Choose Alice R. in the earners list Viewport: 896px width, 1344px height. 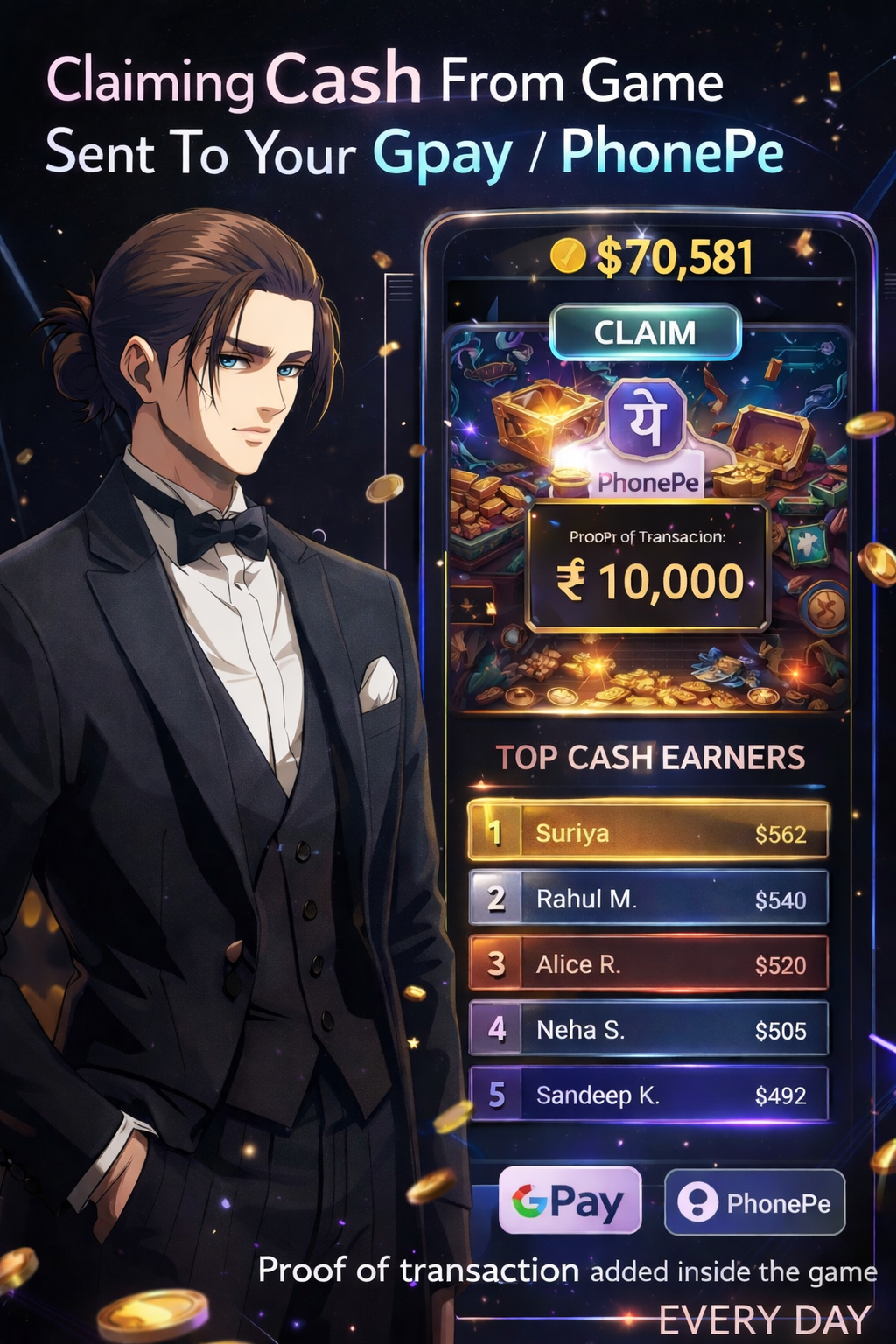pyautogui.click(x=648, y=964)
